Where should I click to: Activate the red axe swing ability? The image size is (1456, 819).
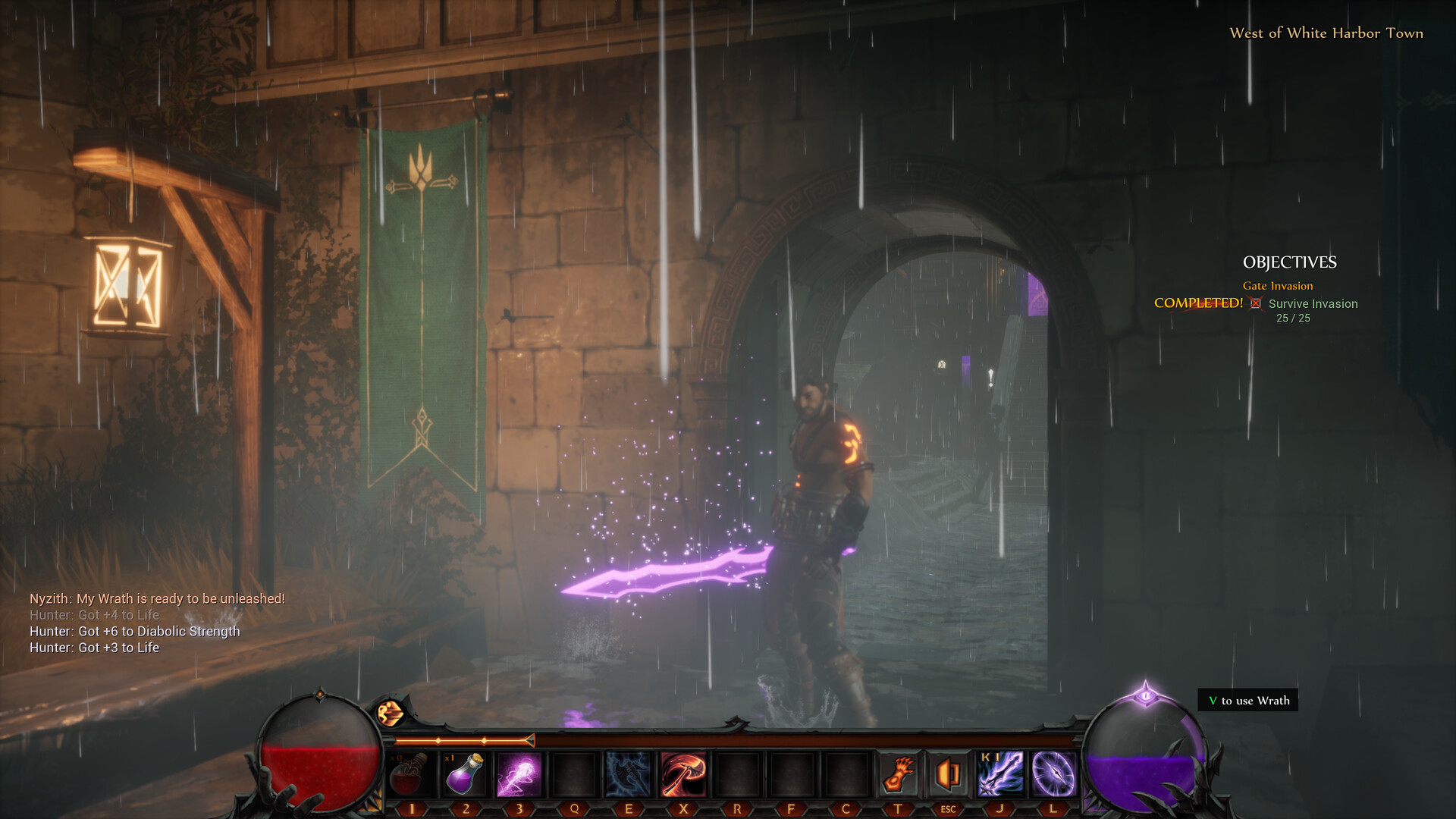point(682,774)
